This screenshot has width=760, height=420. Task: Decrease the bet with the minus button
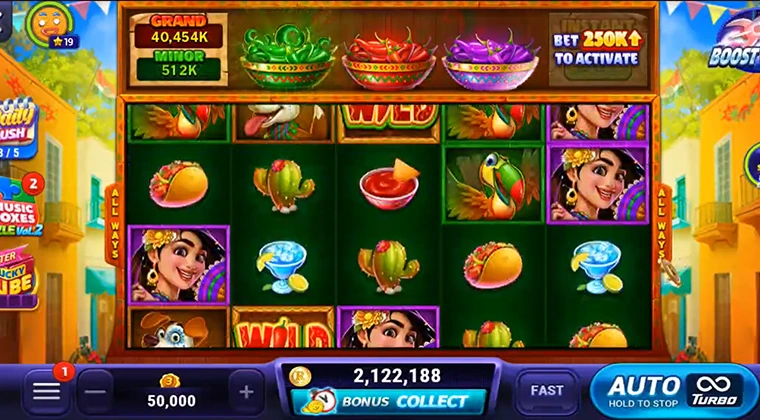pyautogui.click(x=95, y=390)
